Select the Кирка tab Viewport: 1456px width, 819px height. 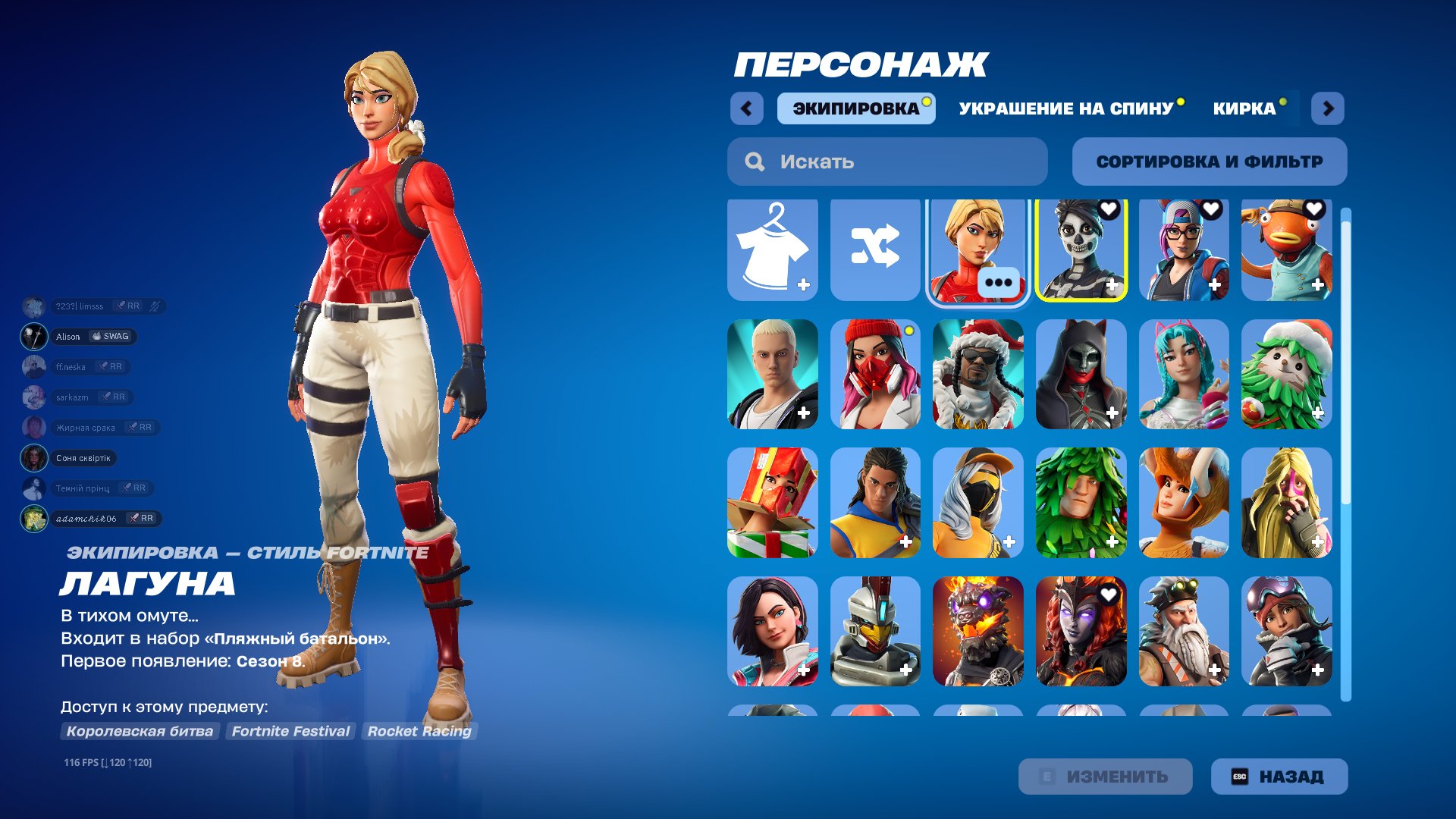(x=1244, y=108)
